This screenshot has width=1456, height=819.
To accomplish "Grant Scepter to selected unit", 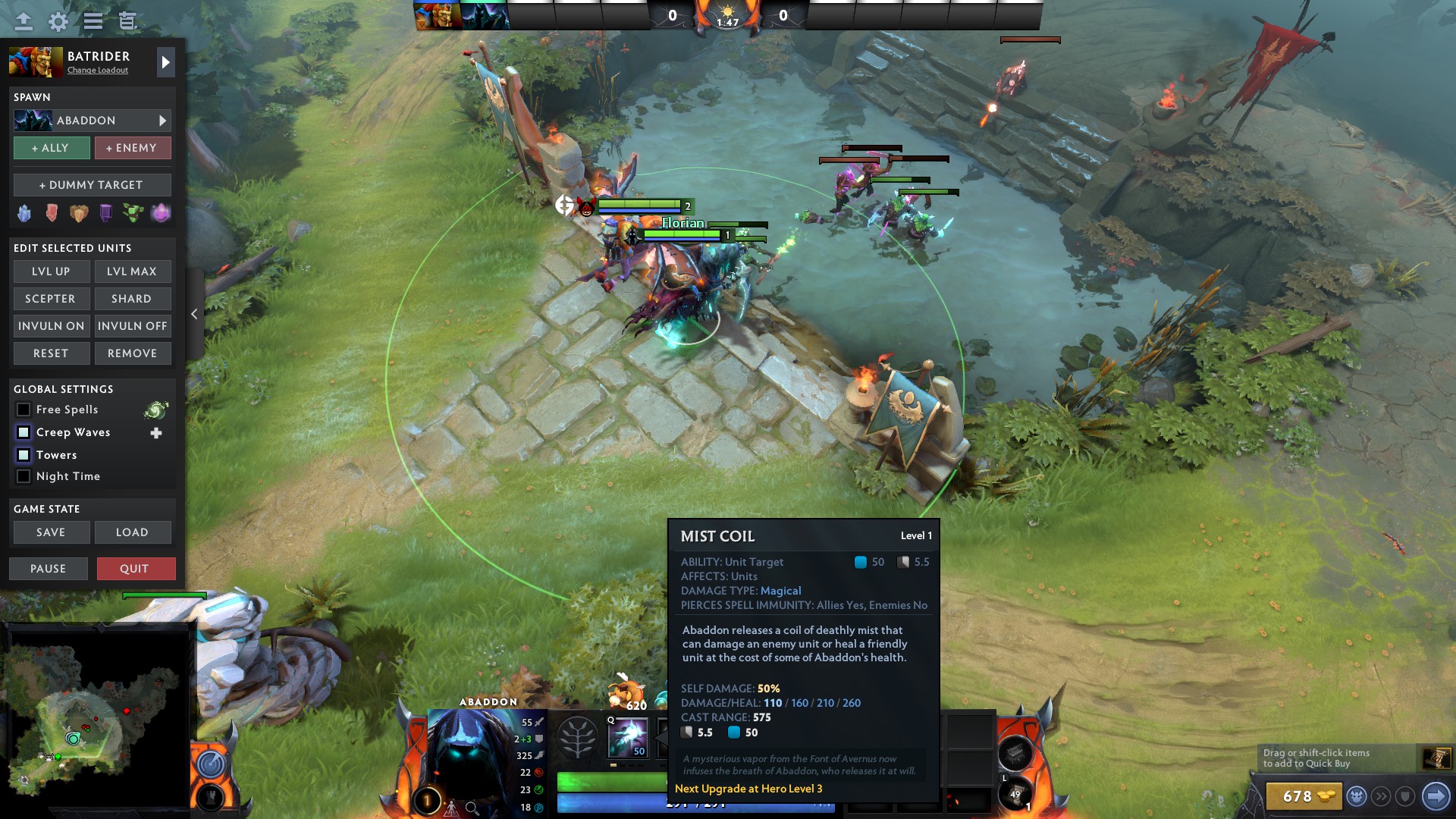I will click(x=52, y=299).
